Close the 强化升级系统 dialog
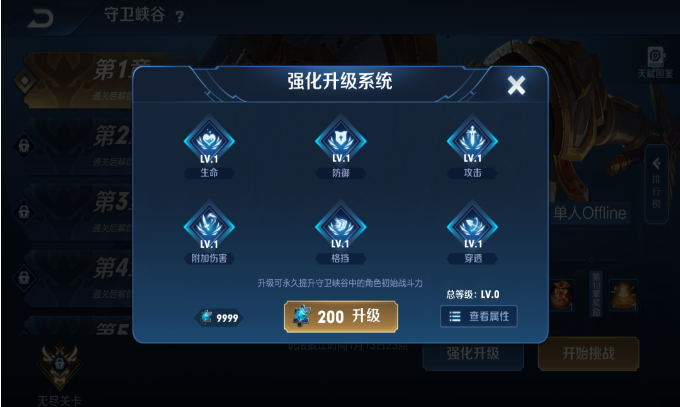Viewport: 680px width, 407px height. pos(516,85)
